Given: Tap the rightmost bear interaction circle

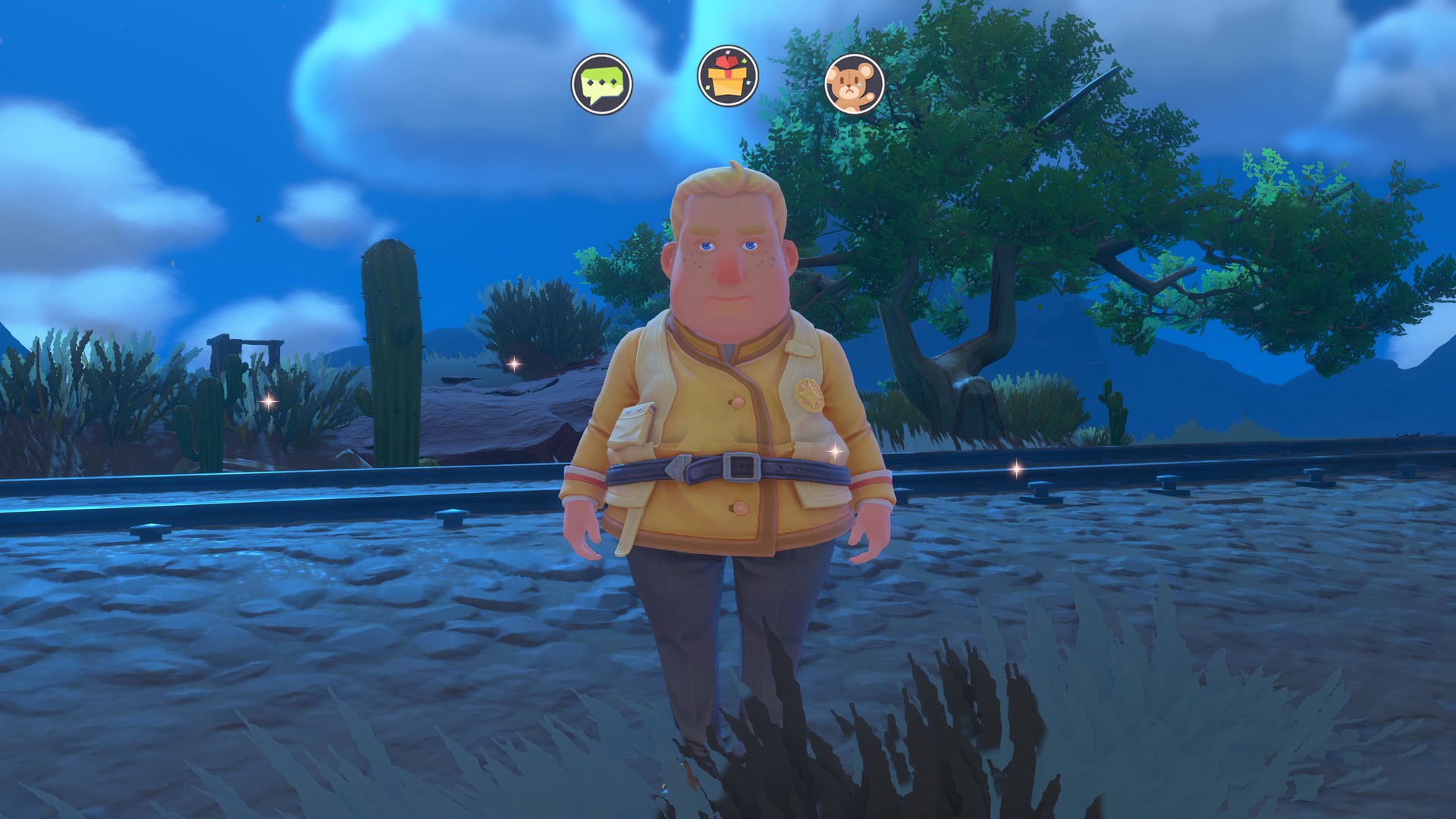Looking at the screenshot, I should click(855, 83).
